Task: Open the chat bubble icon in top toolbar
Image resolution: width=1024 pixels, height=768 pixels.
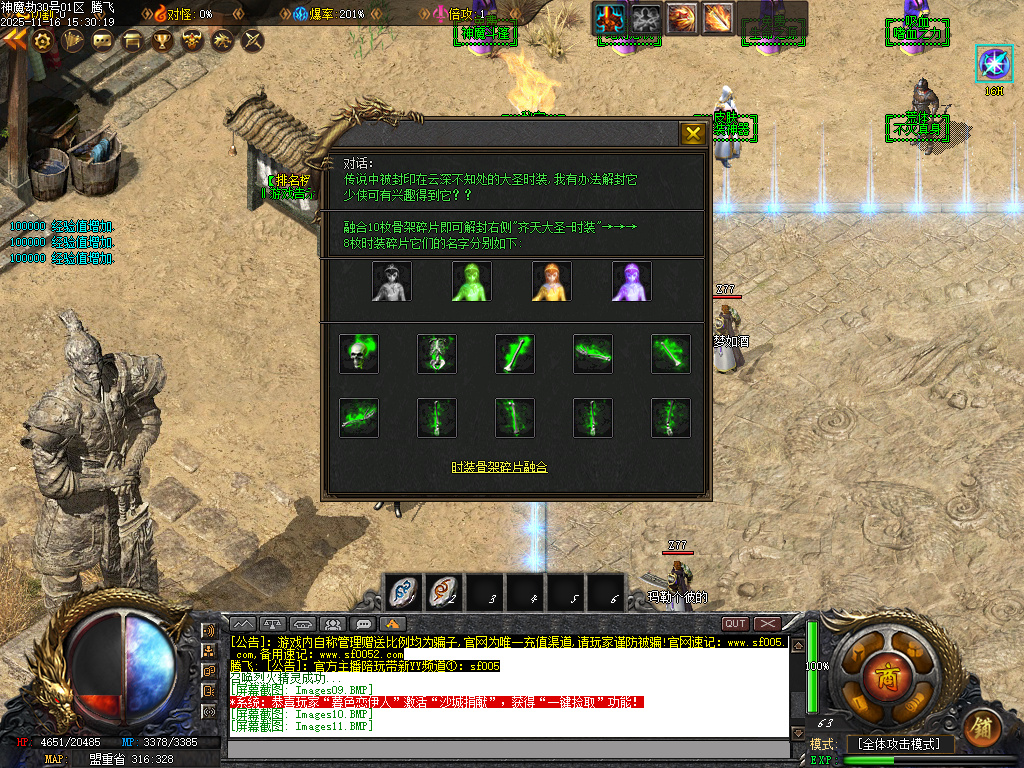Action: click(x=103, y=41)
